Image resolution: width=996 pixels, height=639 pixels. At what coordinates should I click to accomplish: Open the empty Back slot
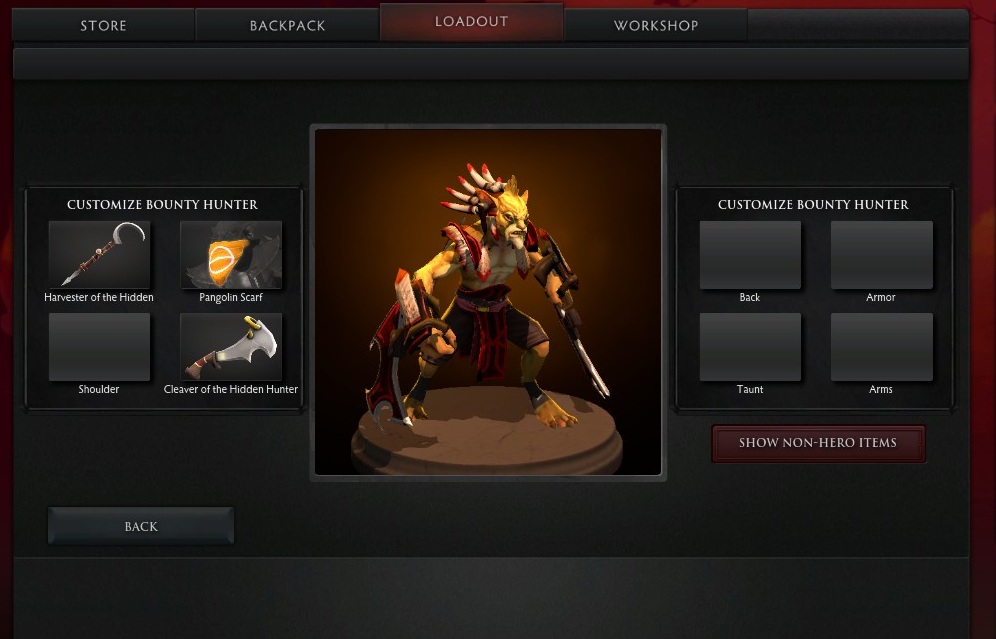click(x=750, y=255)
